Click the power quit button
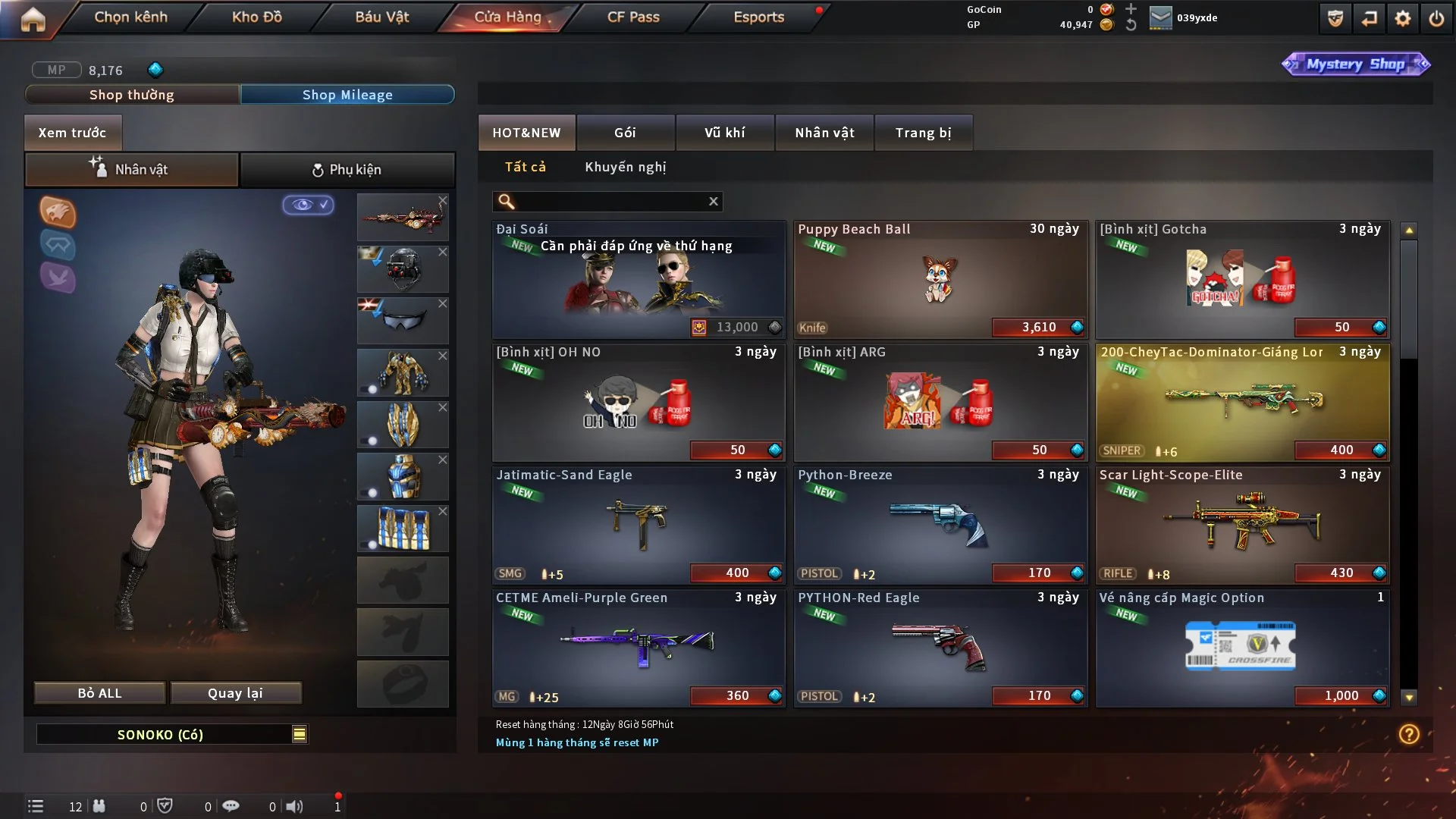Viewport: 1456px width, 819px height. point(1436,18)
